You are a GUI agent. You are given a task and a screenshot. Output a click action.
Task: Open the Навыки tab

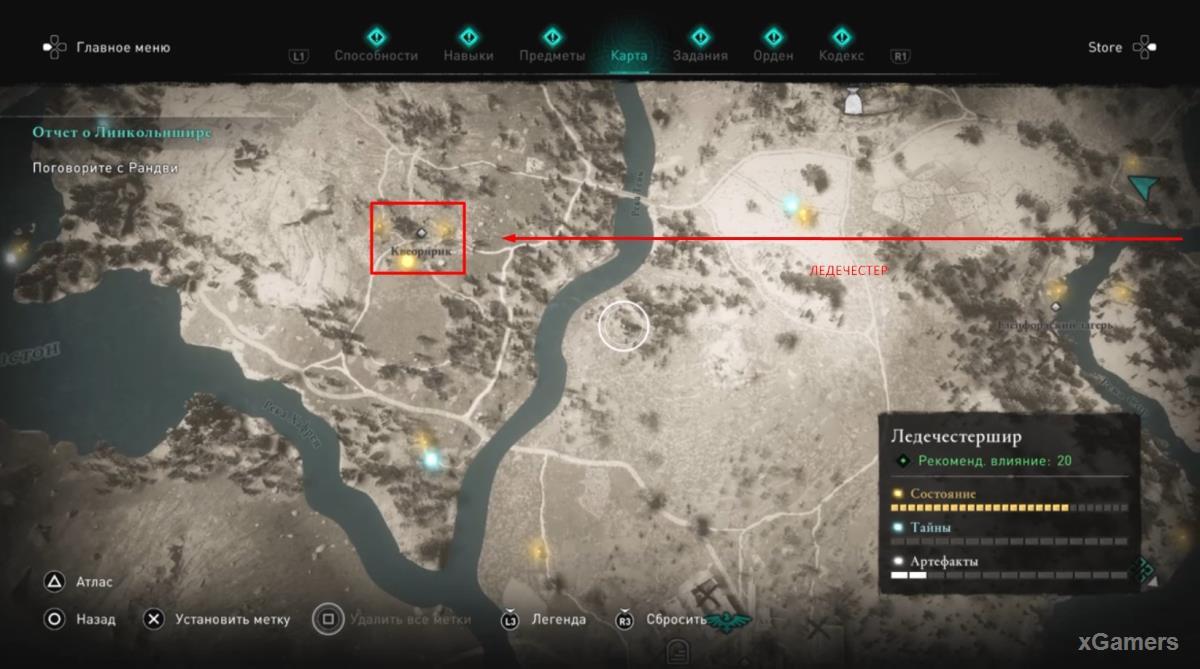468,55
